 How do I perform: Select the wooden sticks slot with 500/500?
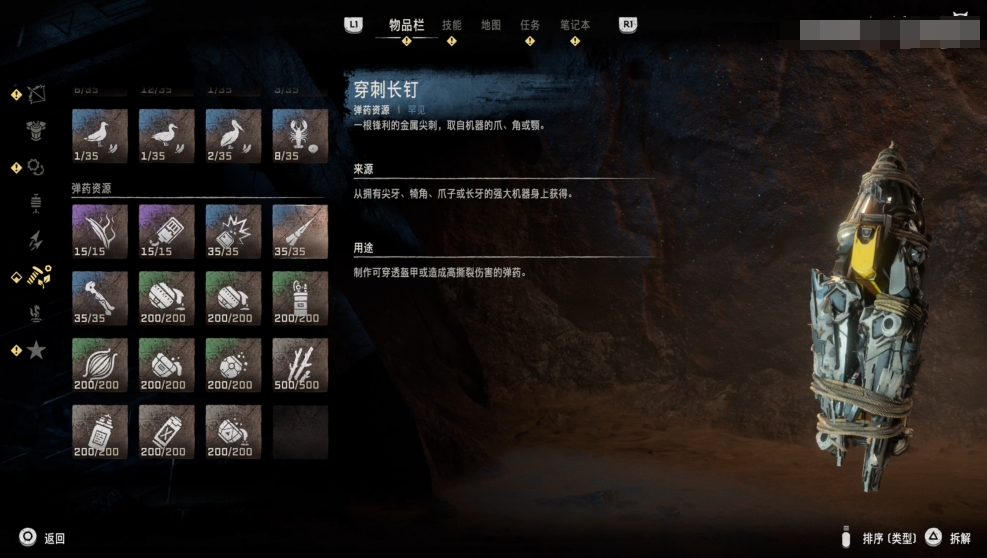pyautogui.click(x=300, y=364)
